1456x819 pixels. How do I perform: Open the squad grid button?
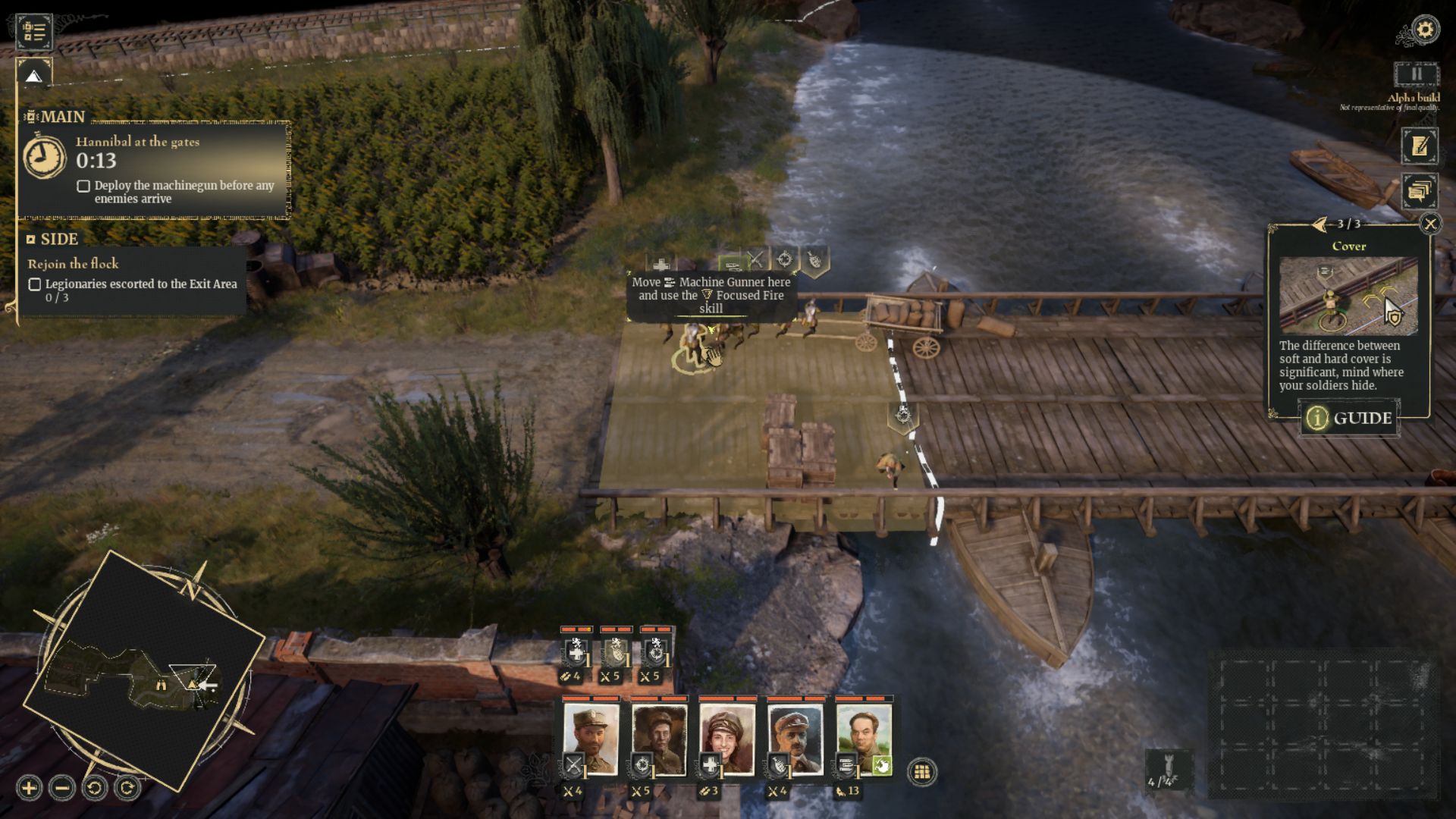(x=922, y=772)
